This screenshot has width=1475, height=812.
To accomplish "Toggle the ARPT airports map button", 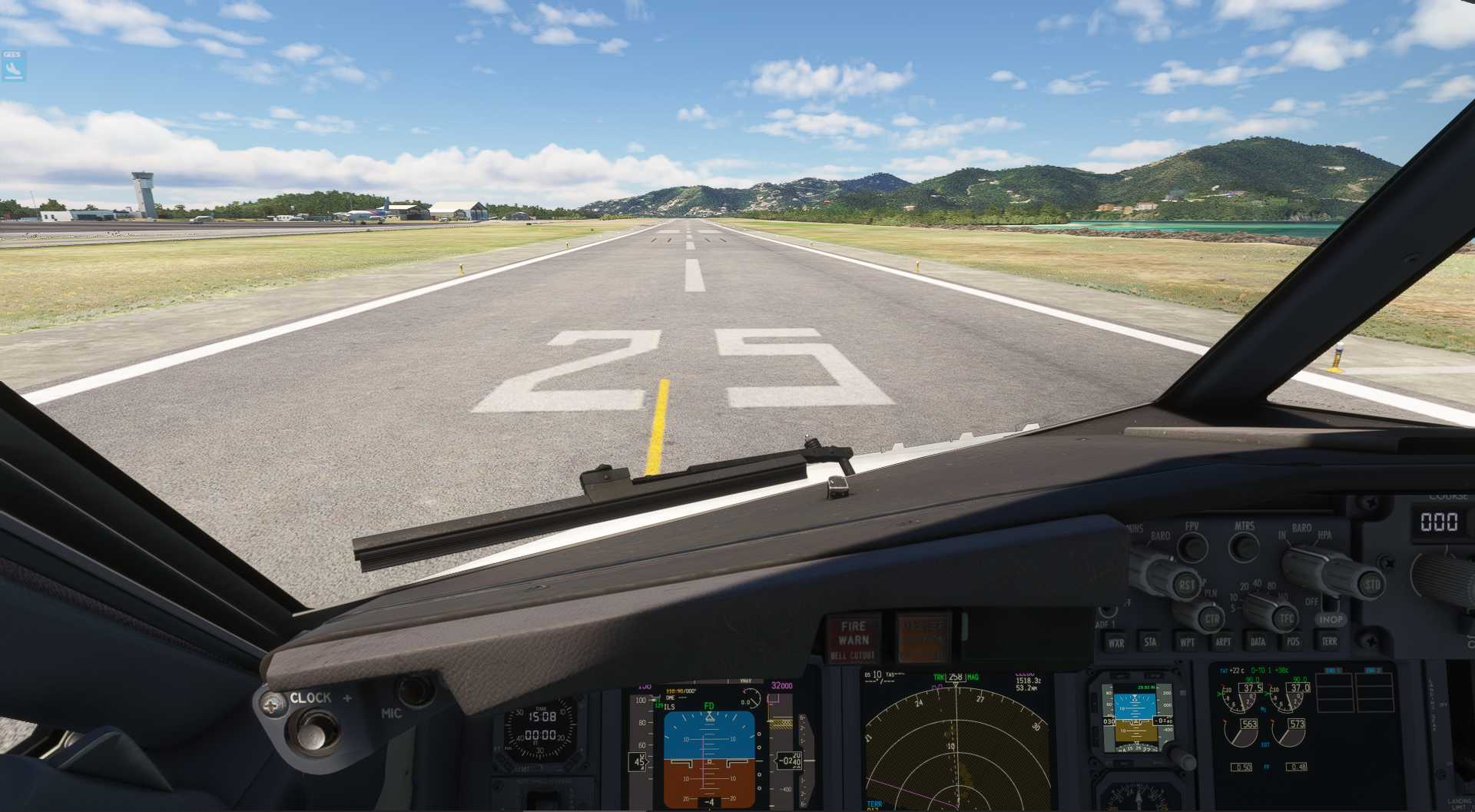I will (x=1223, y=641).
